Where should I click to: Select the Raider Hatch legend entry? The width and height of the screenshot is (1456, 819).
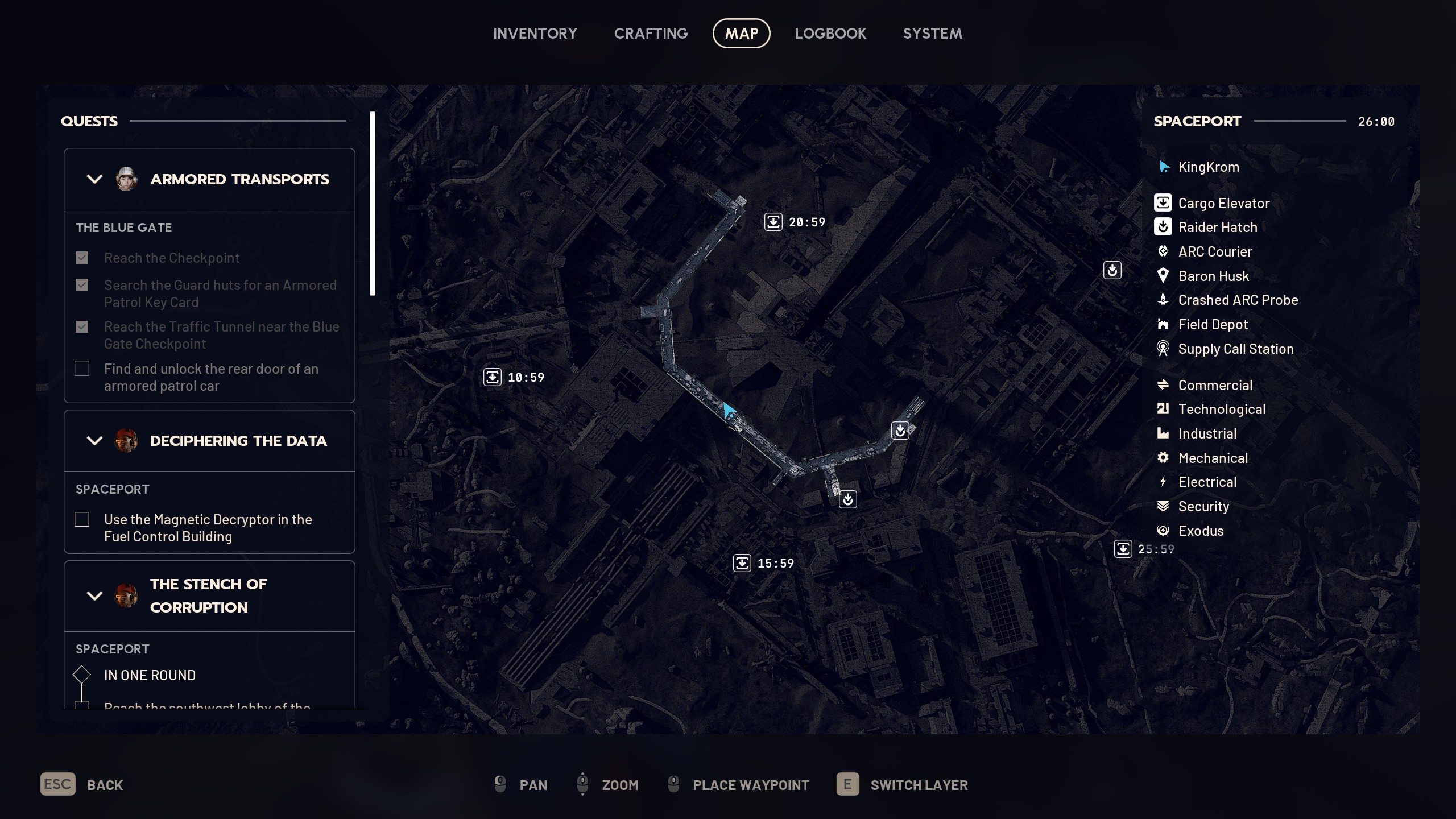(1217, 227)
